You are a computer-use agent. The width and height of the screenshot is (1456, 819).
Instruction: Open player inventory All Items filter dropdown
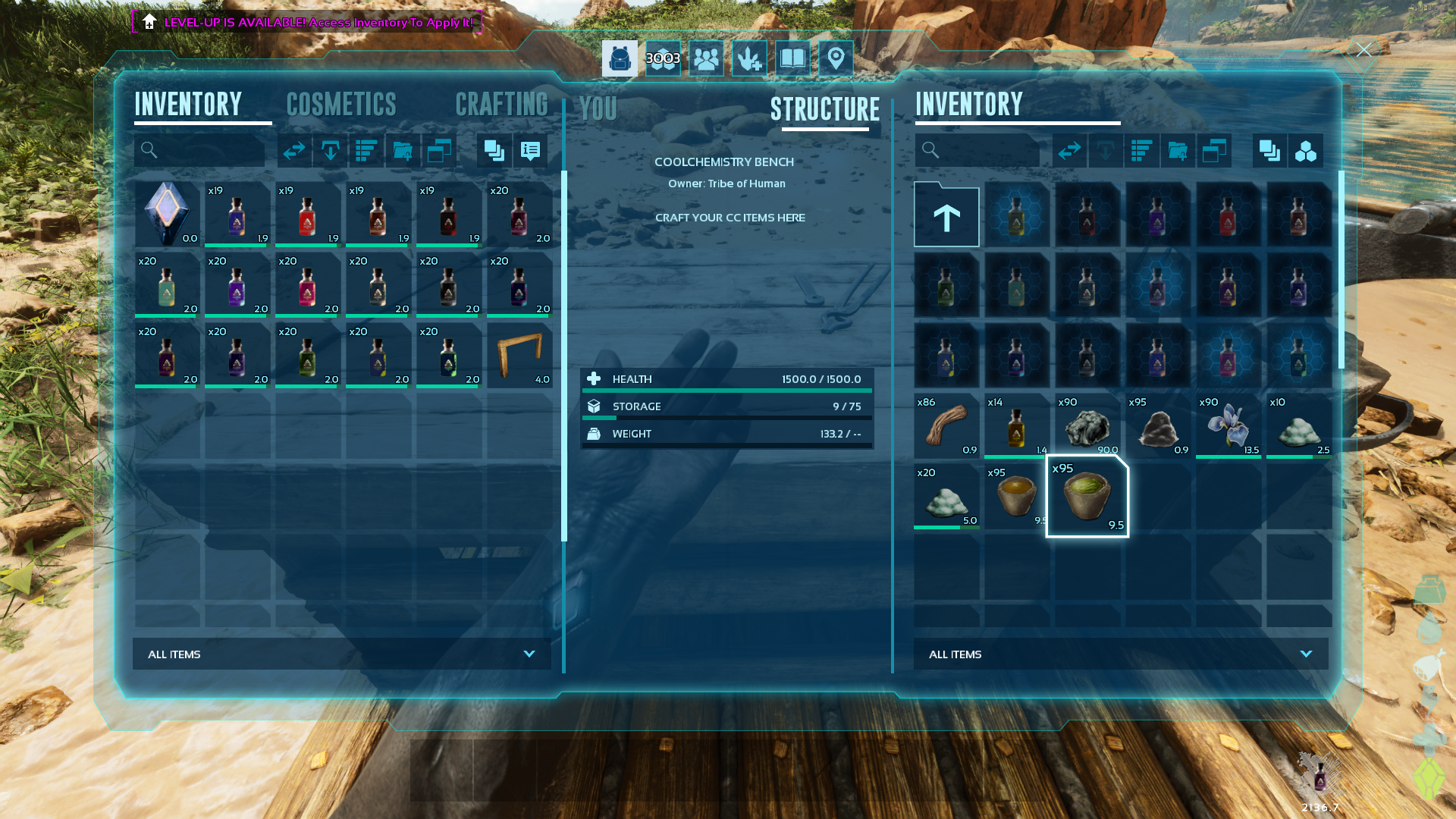342,654
